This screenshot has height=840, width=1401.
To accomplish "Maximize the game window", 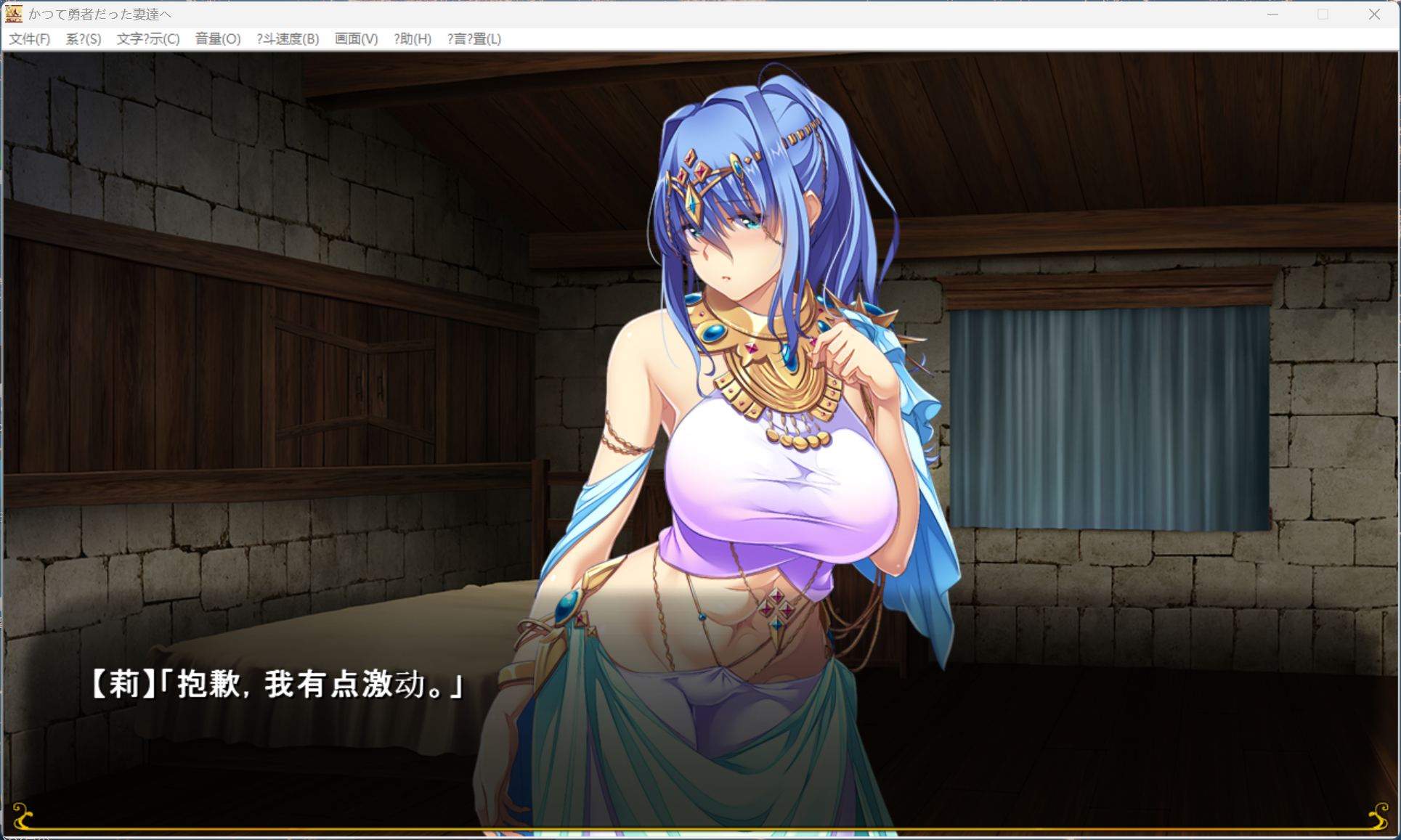I will click(x=1323, y=14).
